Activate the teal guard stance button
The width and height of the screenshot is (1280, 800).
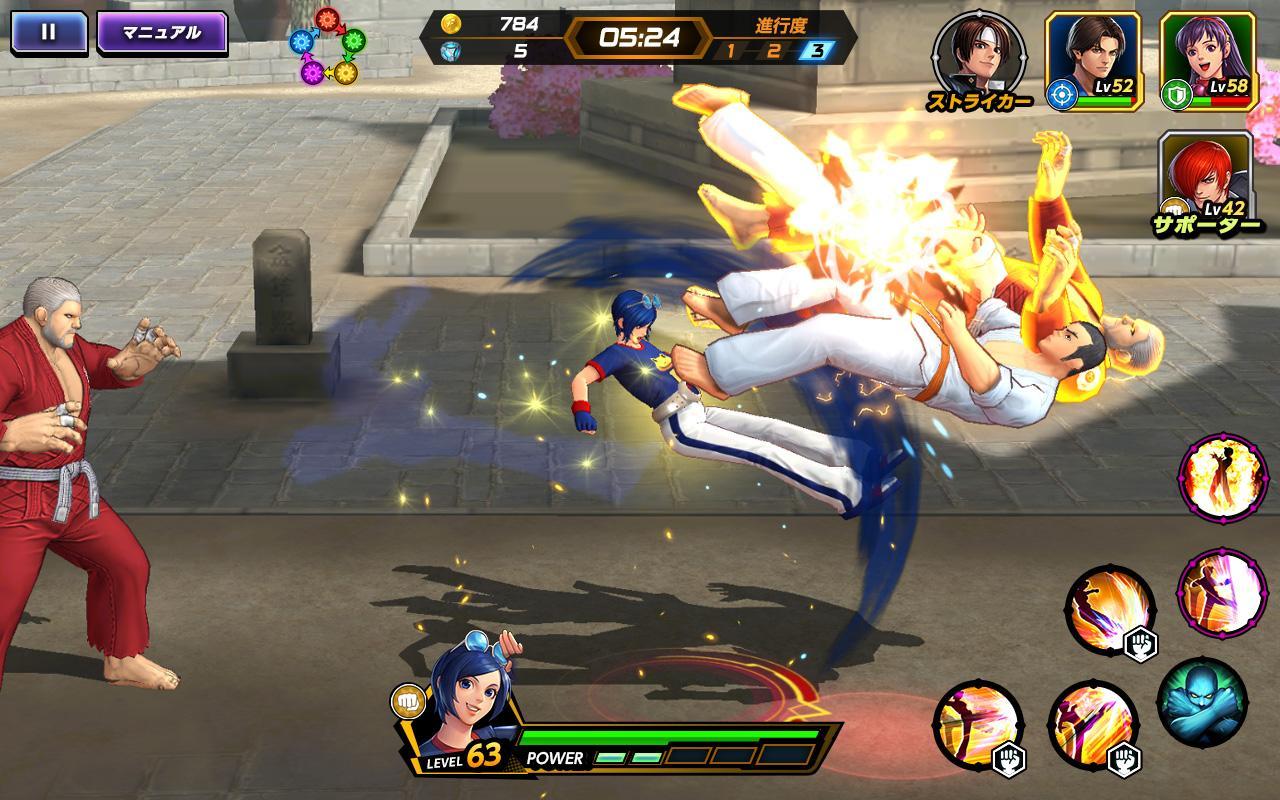(1202, 702)
